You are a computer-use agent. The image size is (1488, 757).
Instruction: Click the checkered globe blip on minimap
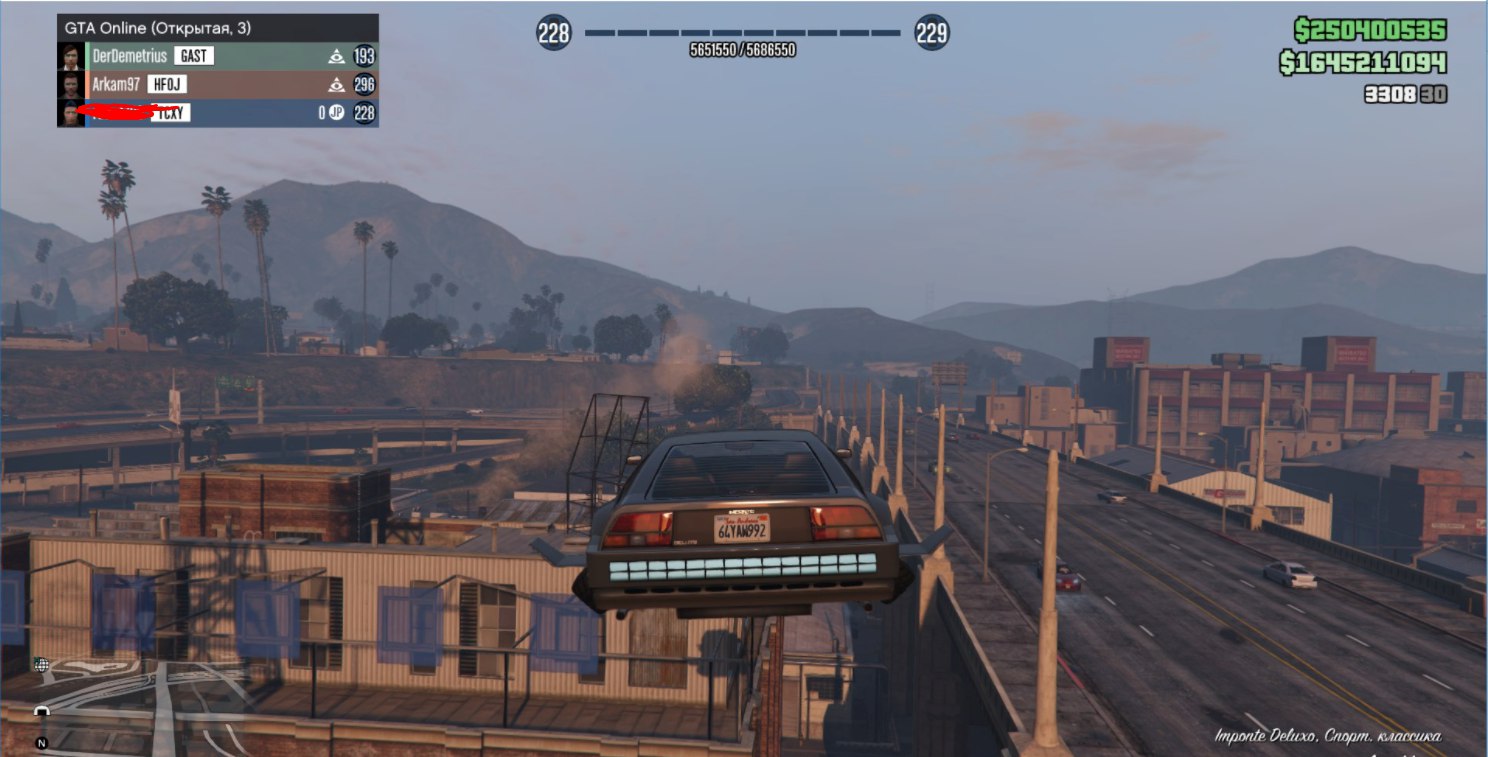click(x=41, y=664)
